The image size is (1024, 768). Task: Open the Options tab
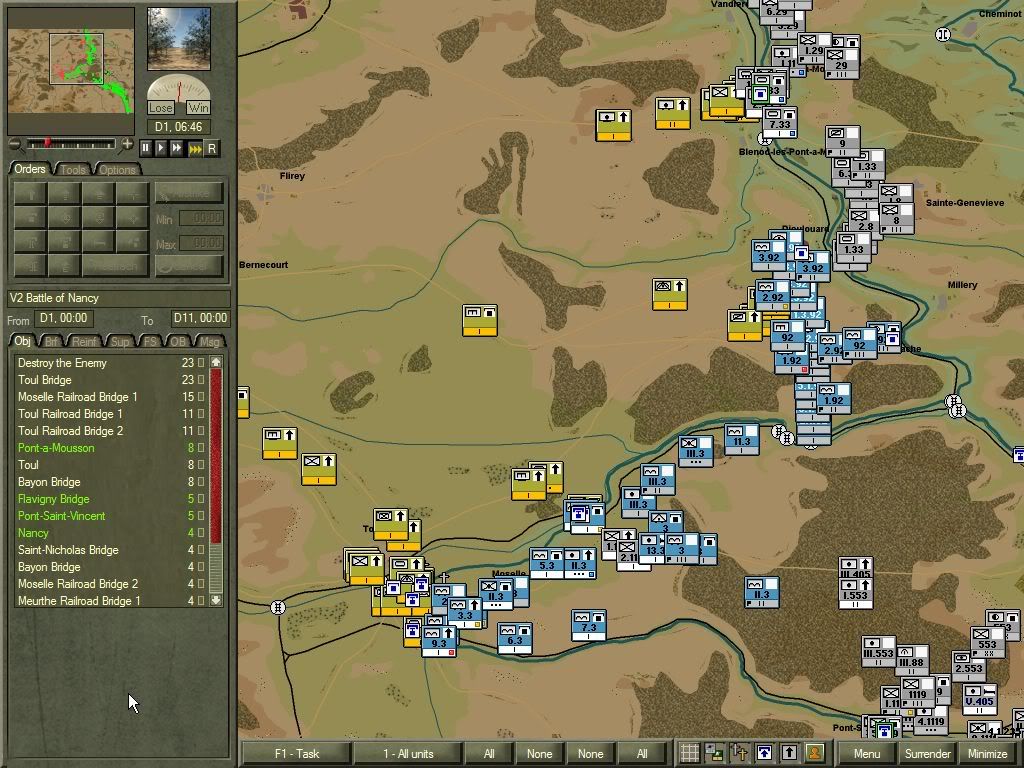[x=117, y=170]
